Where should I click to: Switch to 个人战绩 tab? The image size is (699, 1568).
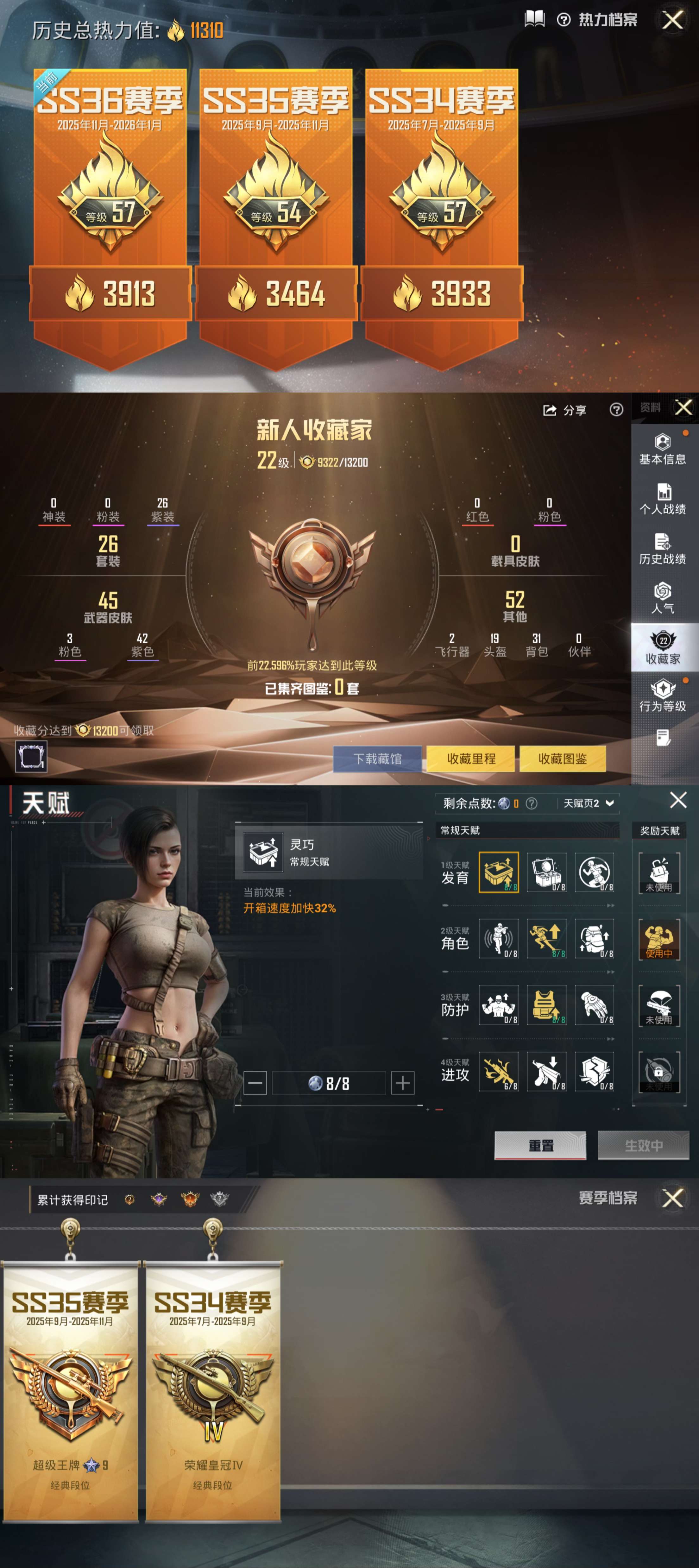(x=663, y=499)
